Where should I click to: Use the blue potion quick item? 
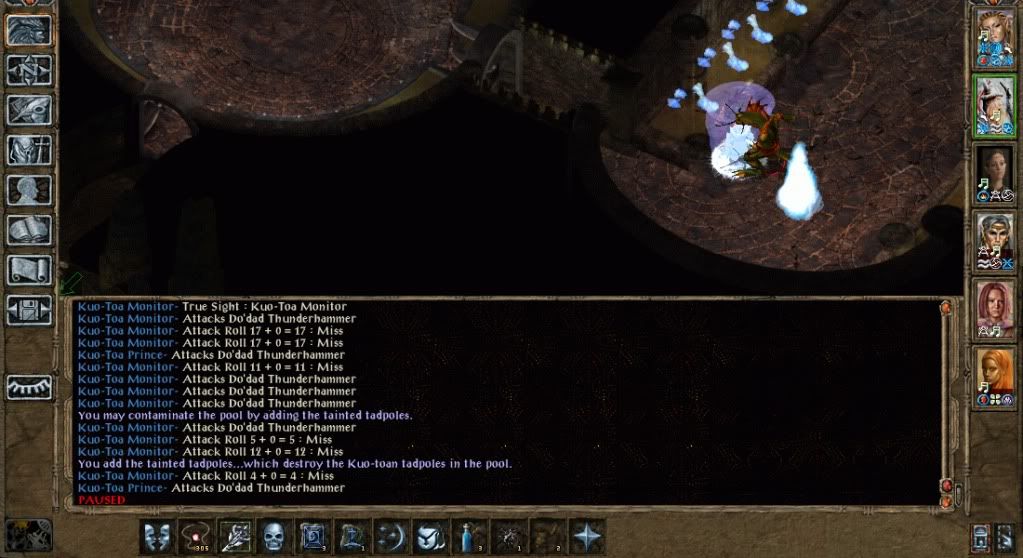[469, 537]
